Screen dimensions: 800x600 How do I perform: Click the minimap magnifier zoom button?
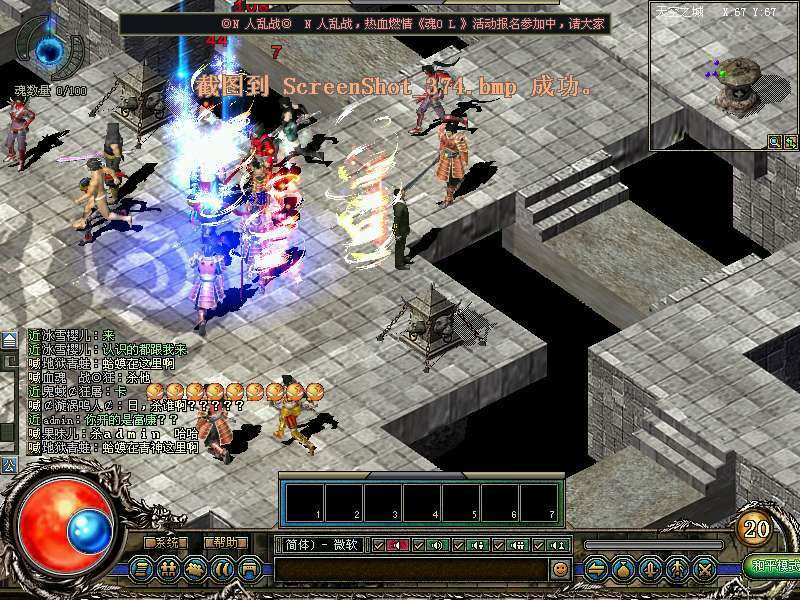click(774, 142)
